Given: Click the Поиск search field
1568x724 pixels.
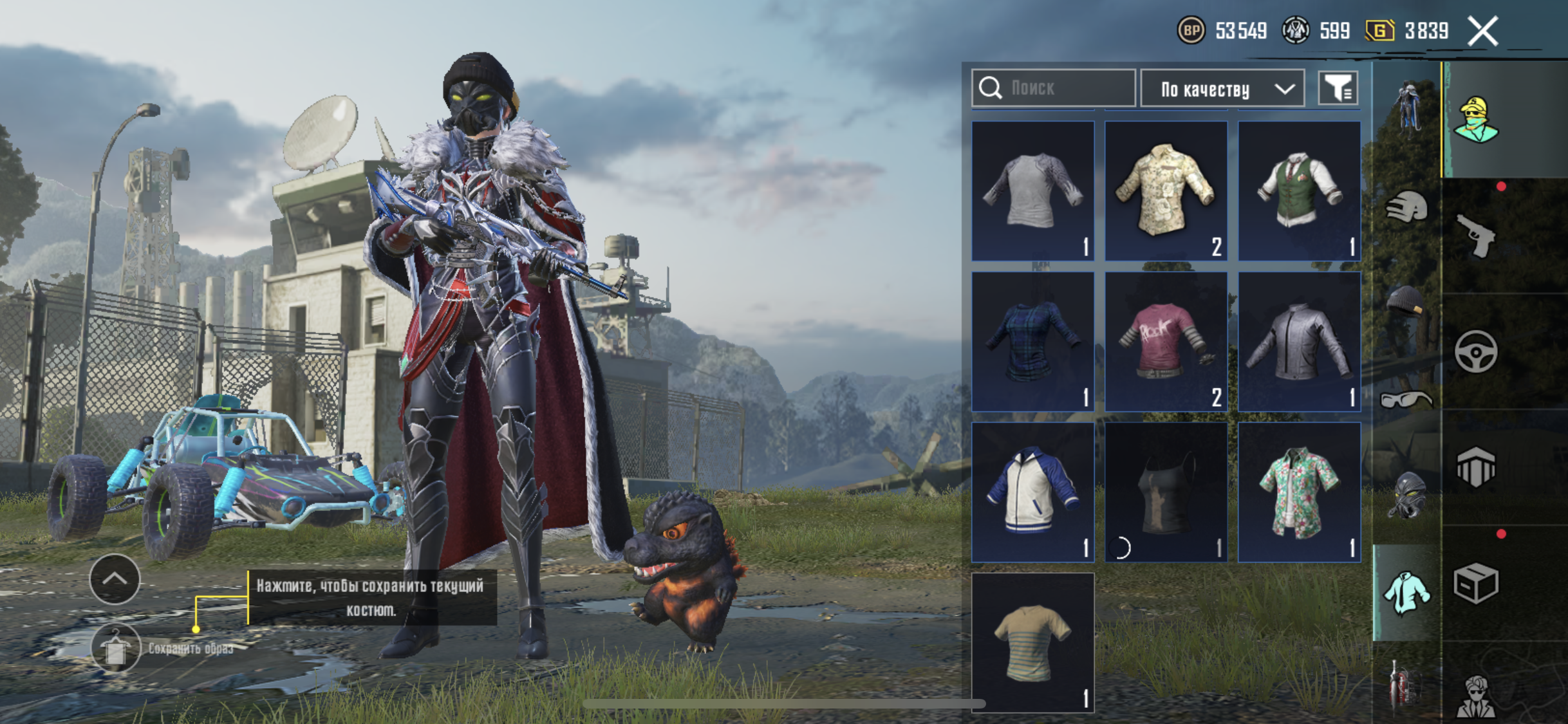Looking at the screenshot, I should click(x=1054, y=88).
